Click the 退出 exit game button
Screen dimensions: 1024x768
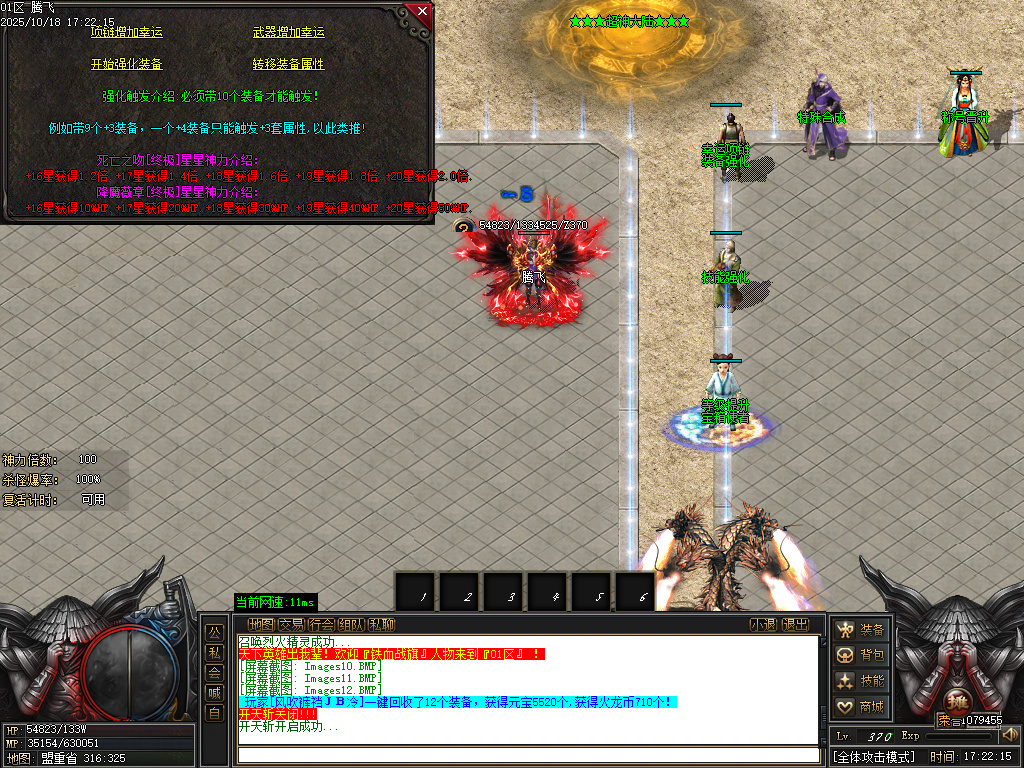[x=796, y=625]
